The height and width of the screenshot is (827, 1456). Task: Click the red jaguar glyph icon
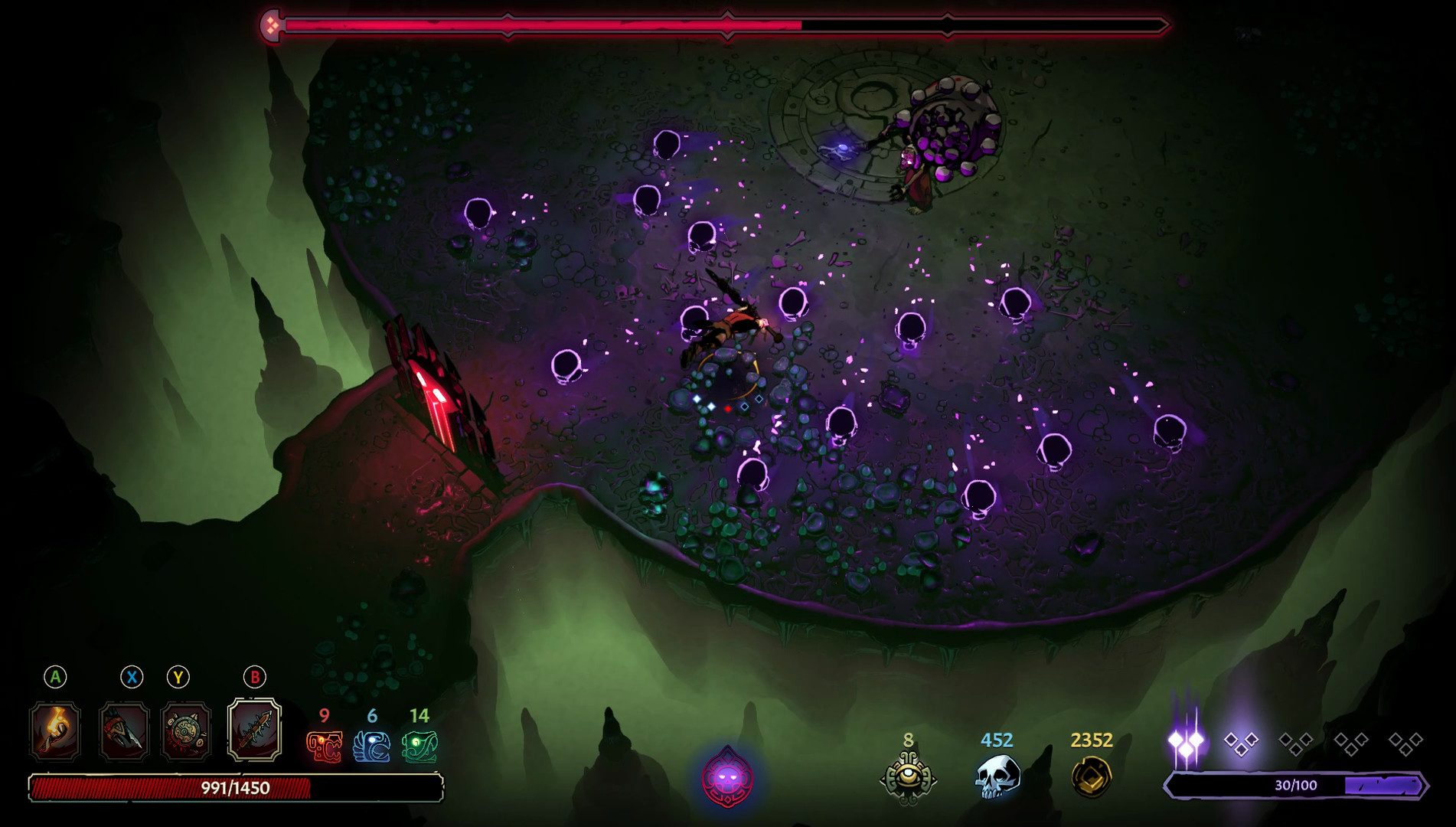coord(325,747)
